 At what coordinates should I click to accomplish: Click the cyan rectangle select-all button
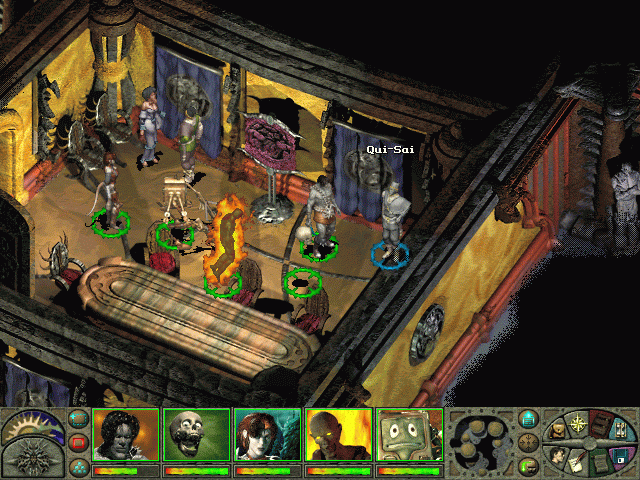coord(78,418)
